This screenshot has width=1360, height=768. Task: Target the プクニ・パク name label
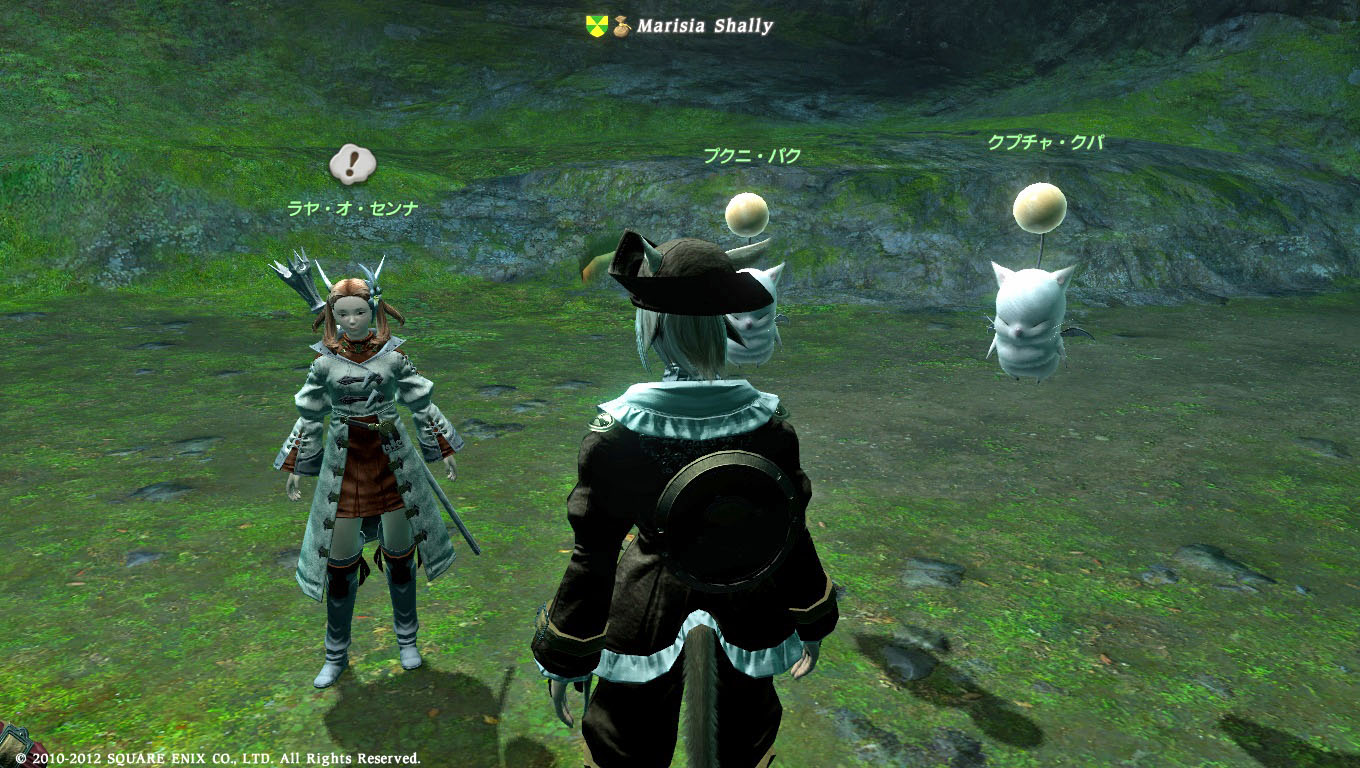[751, 156]
